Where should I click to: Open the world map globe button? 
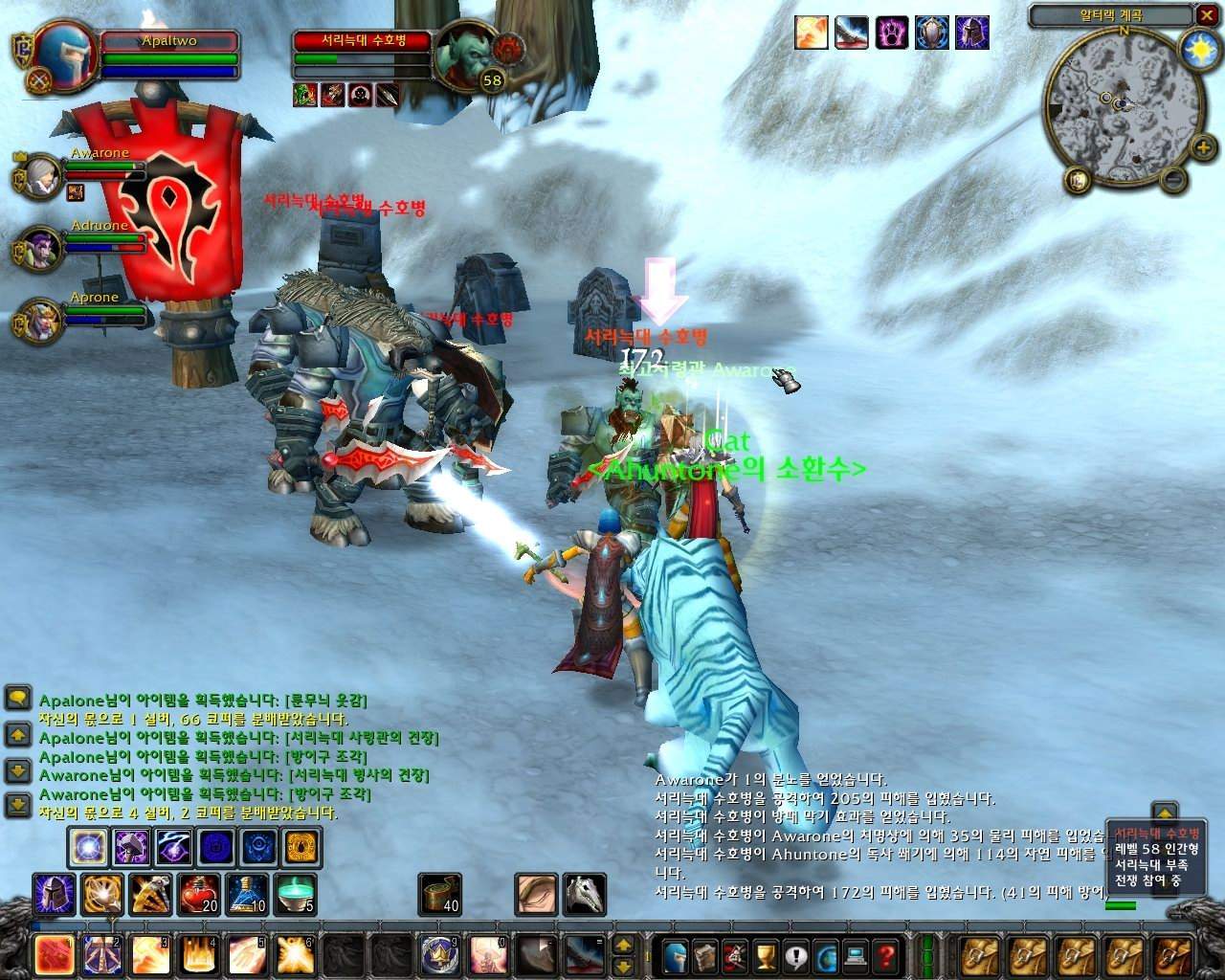pos(825,954)
